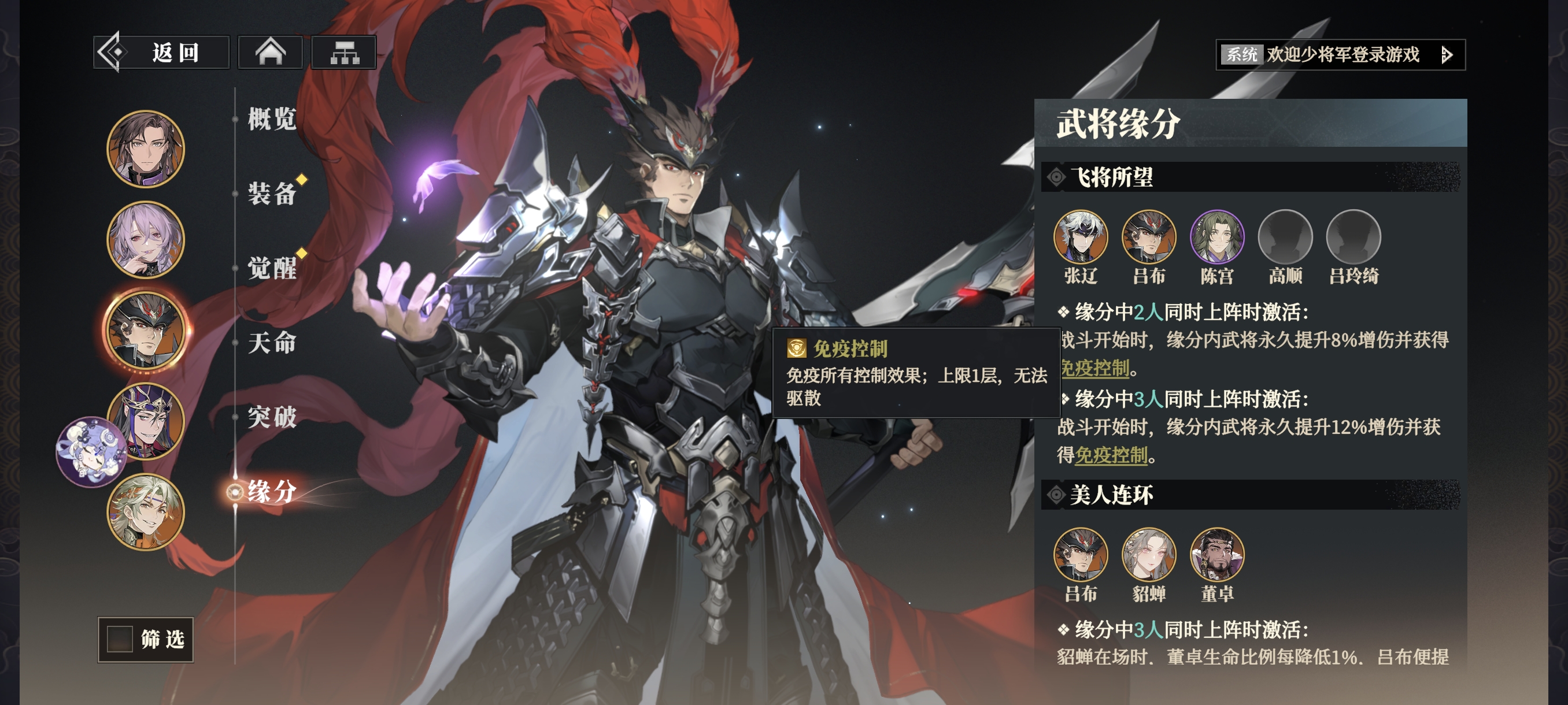Toggle the 筛选 filter checkbox
The width and height of the screenshot is (1568, 705).
pyautogui.click(x=120, y=639)
